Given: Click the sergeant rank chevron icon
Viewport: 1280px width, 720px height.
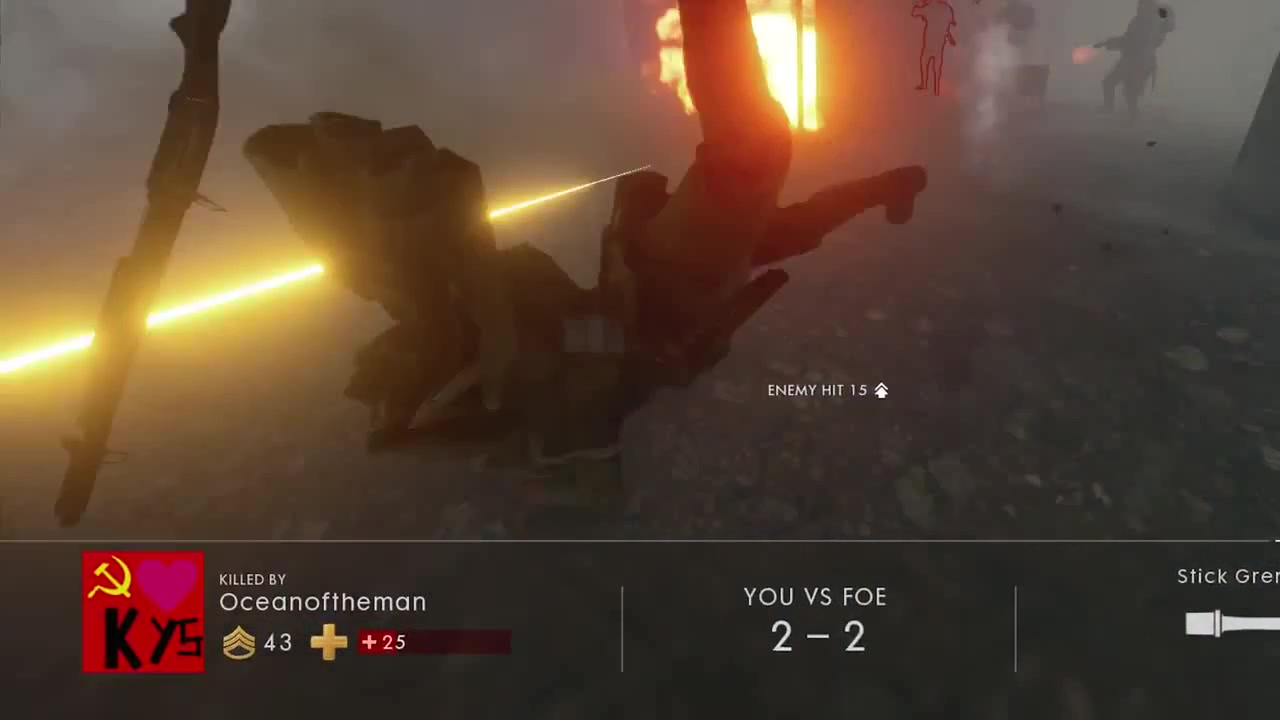Looking at the screenshot, I should click(238, 643).
